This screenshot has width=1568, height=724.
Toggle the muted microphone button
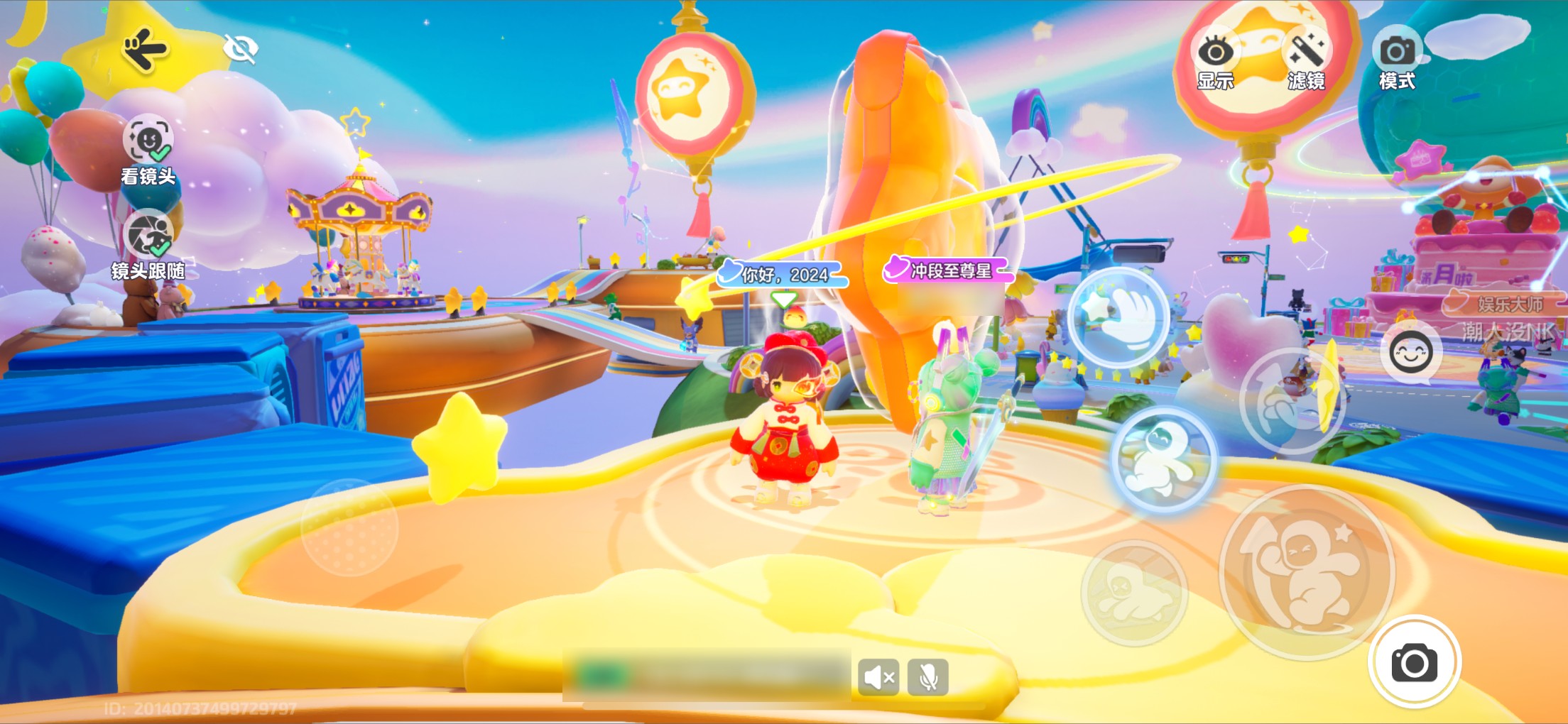[x=927, y=677]
